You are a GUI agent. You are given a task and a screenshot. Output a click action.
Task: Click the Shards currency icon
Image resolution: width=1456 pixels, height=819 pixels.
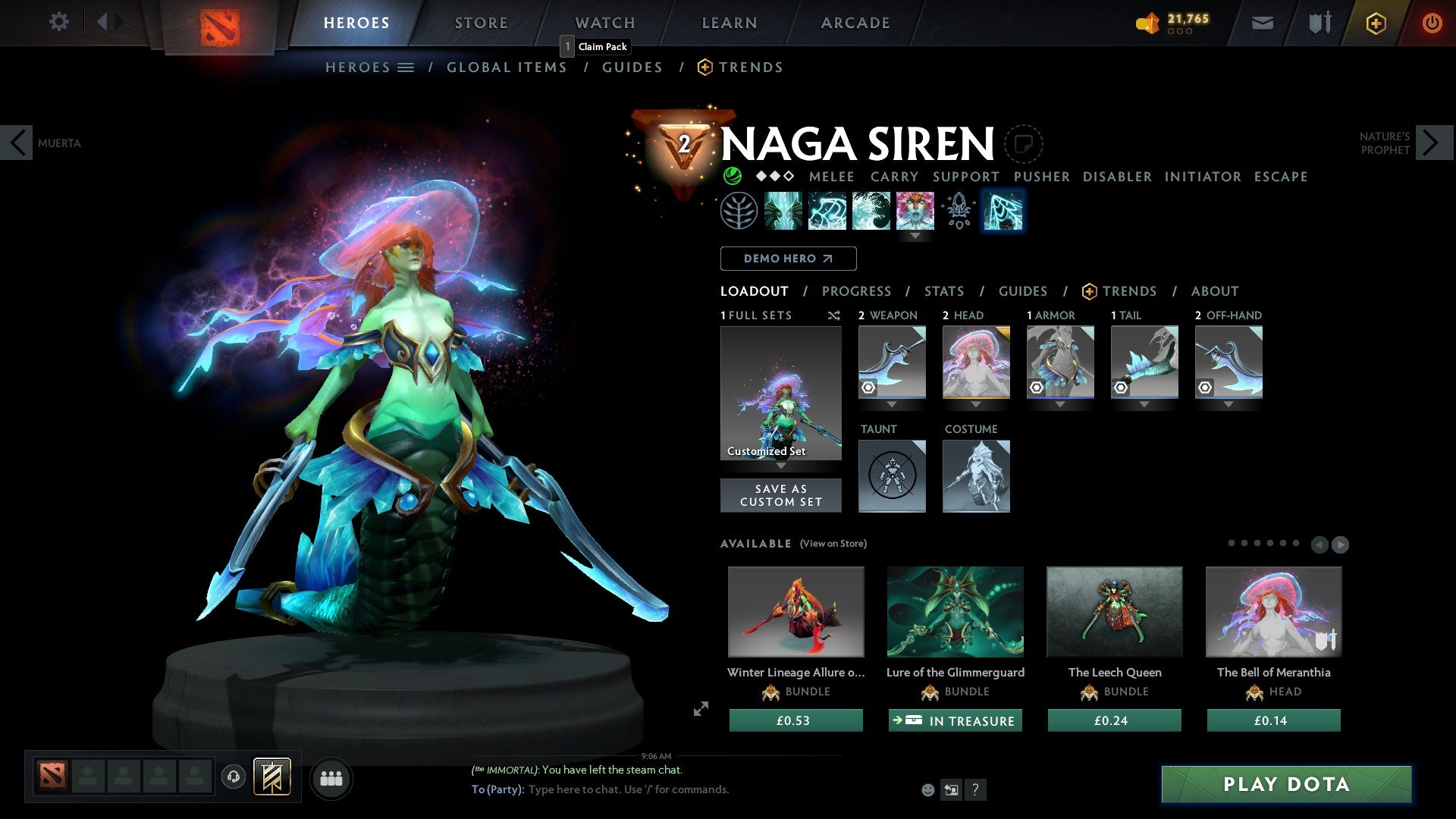(x=1147, y=23)
